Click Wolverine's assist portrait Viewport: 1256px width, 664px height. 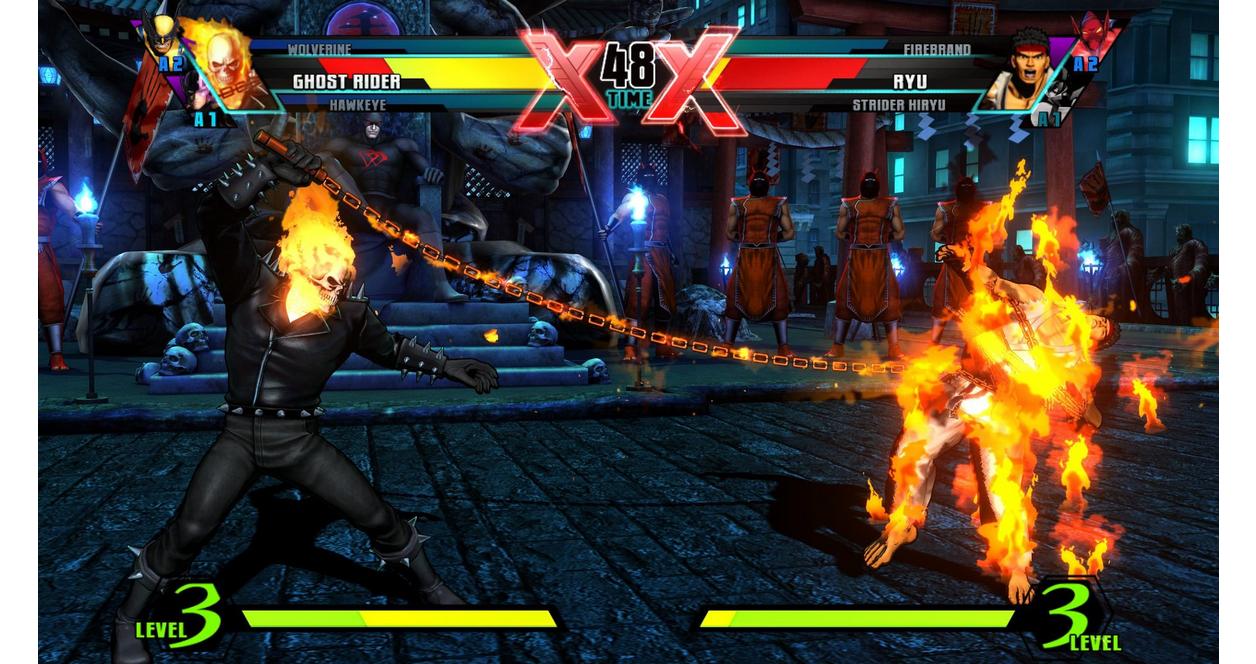tap(160, 33)
